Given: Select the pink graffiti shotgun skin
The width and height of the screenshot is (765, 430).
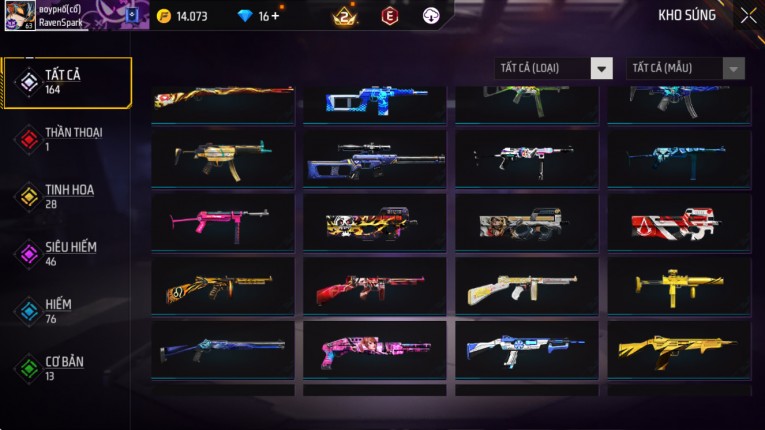Looking at the screenshot, I should [x=374, y=349].
